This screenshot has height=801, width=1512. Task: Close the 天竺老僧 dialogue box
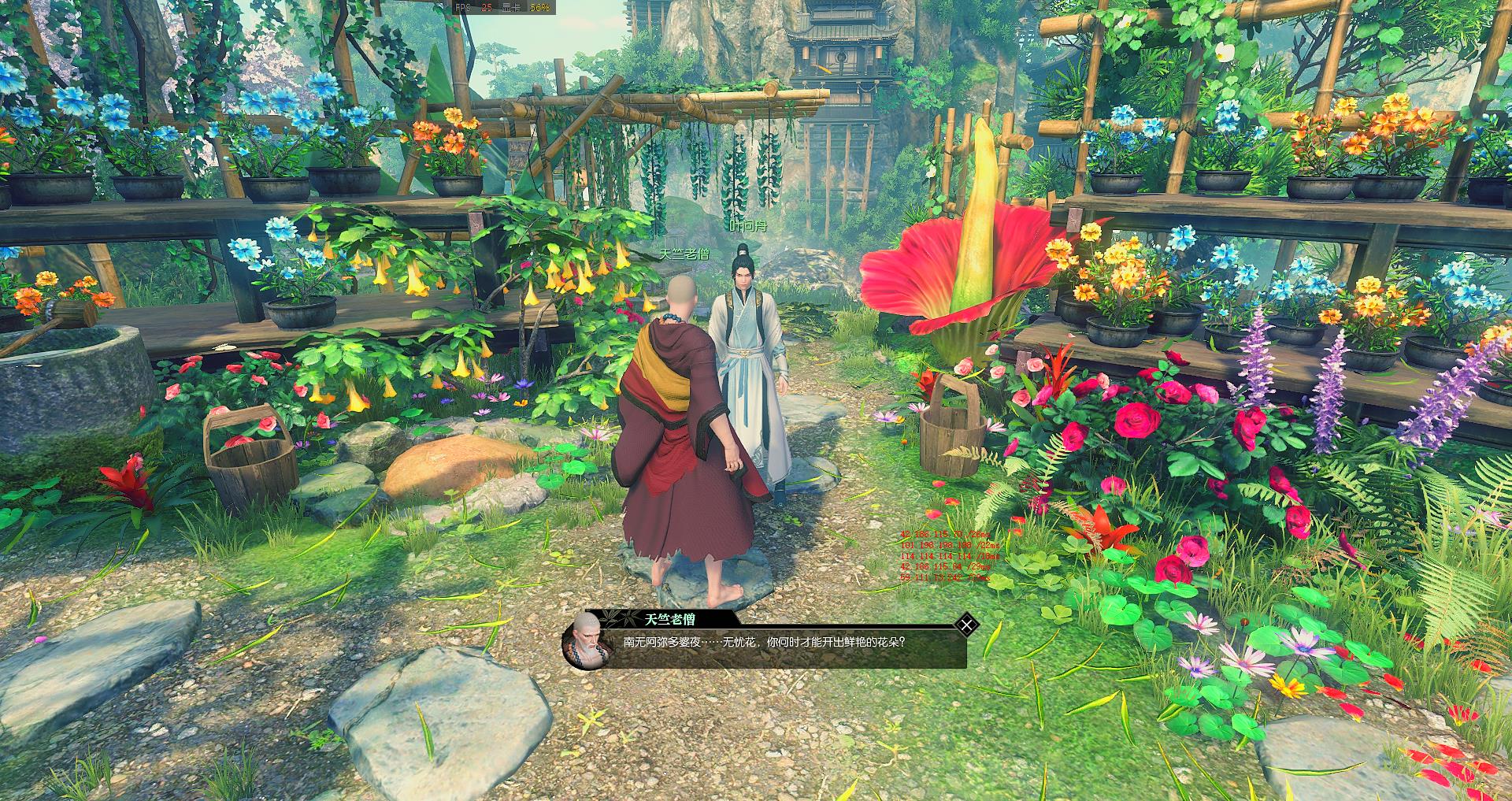point(966,625)
